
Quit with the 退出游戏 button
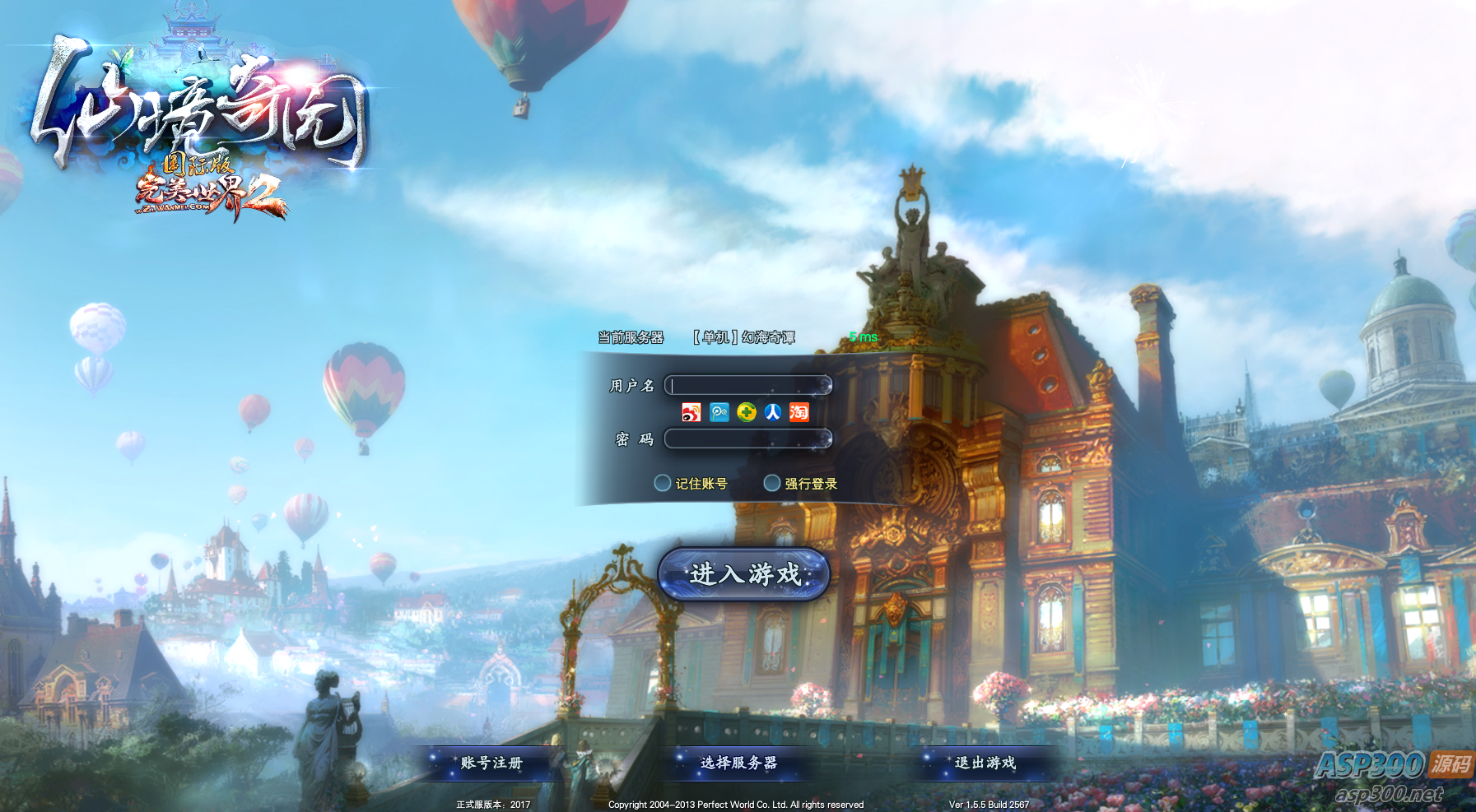[x=985, y=763]
